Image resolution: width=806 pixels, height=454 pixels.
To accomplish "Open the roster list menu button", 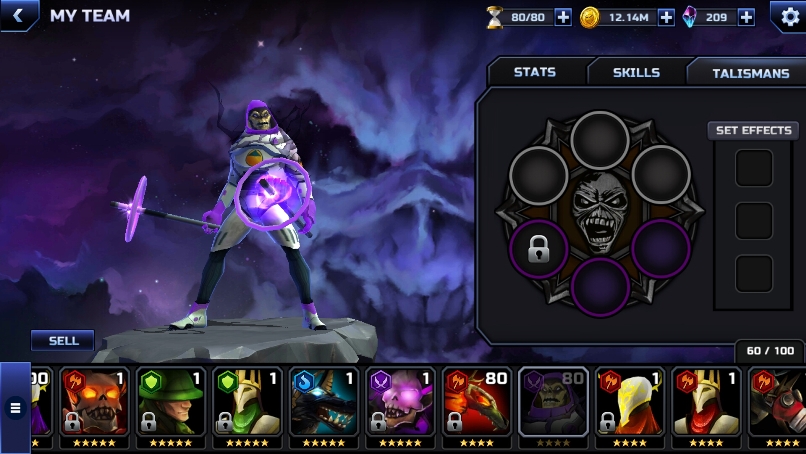I will [15, 407].
